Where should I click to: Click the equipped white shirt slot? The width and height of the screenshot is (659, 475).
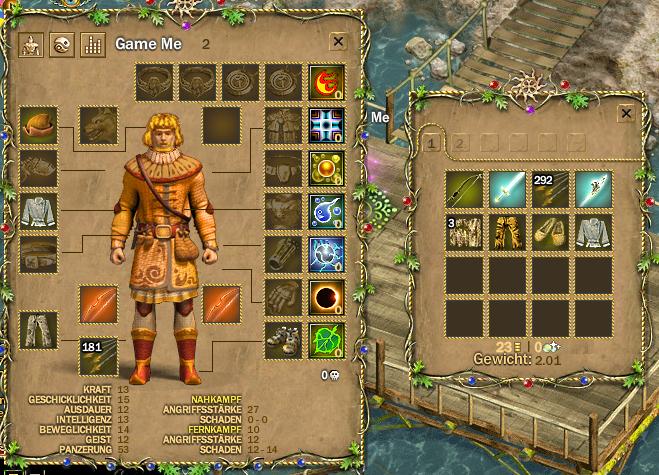(x=38, y=211)
